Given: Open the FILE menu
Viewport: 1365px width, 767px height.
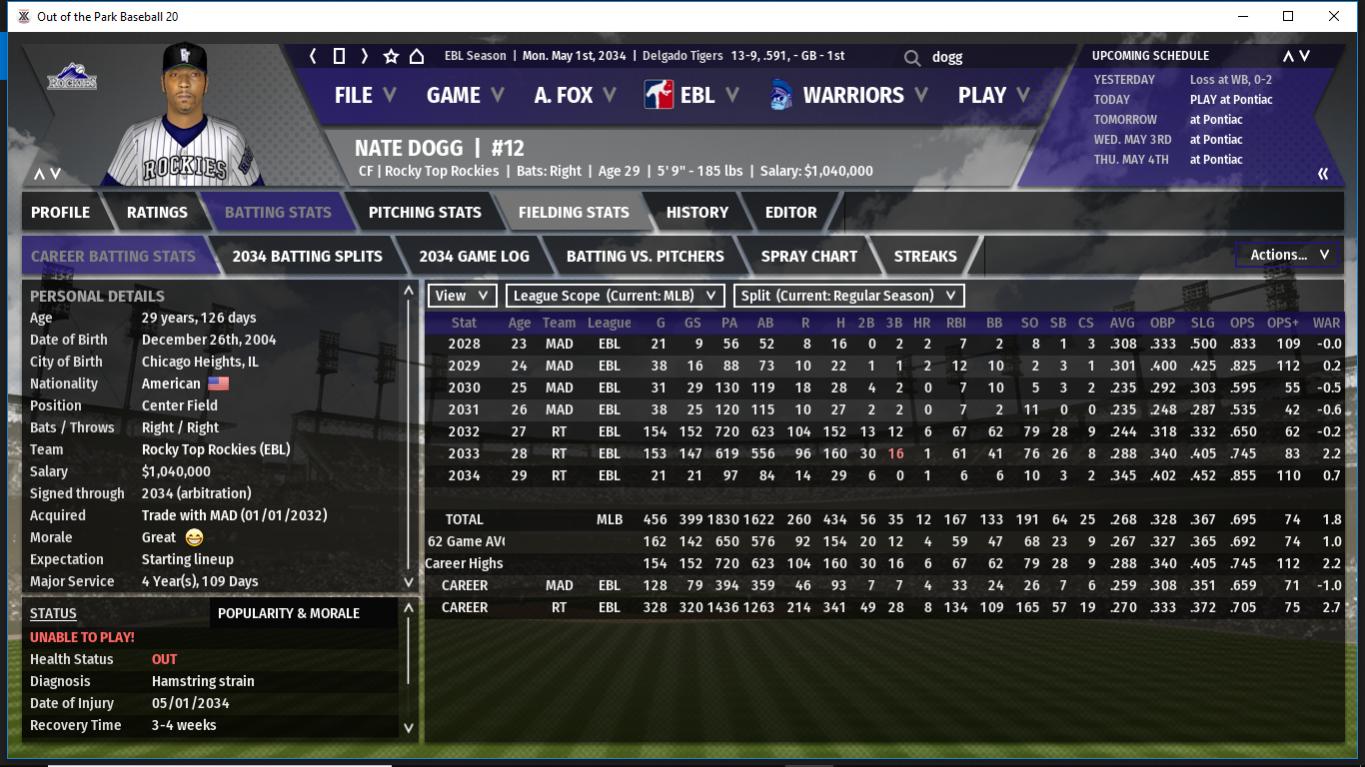Looking at the screenshot, I should 364,95.
